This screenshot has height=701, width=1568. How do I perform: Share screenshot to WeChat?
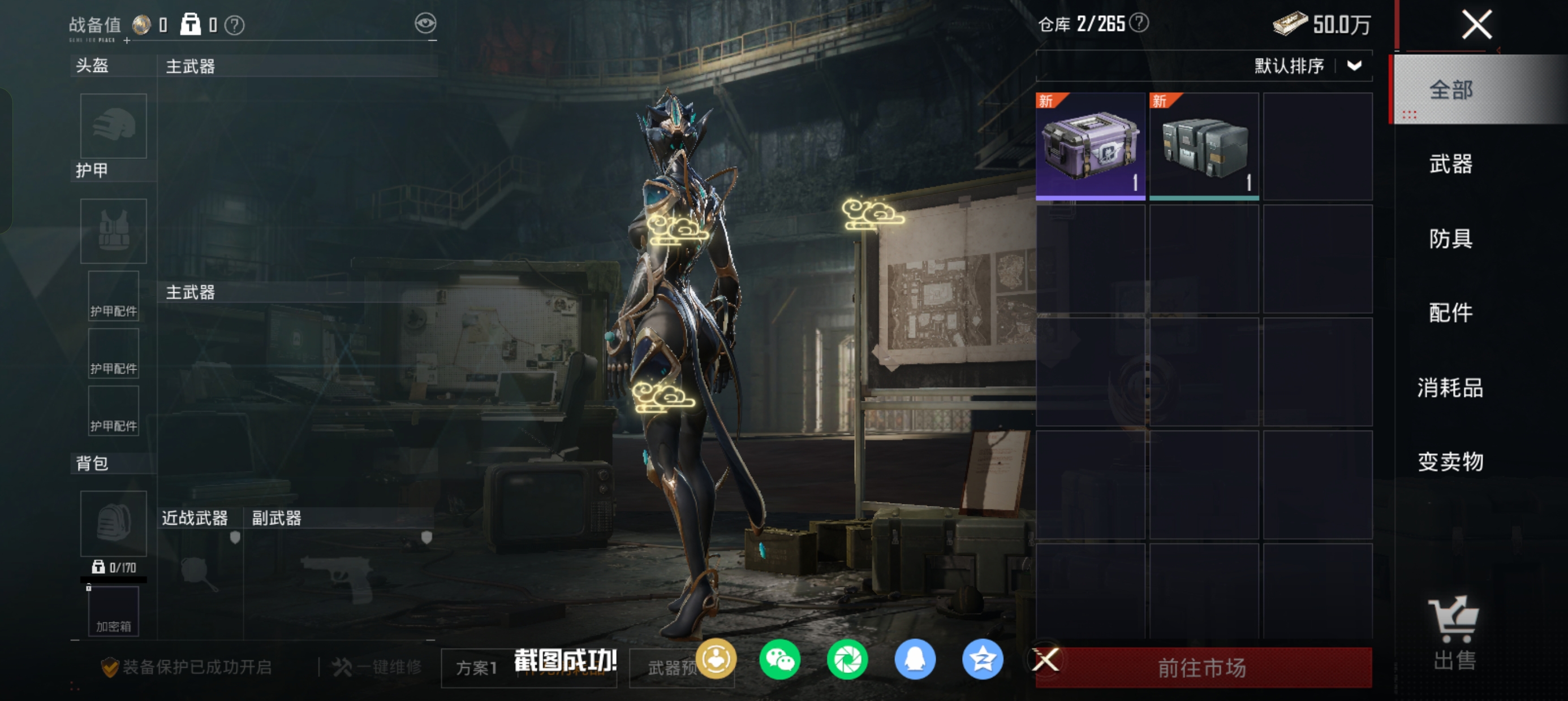[x=779, y=660]
